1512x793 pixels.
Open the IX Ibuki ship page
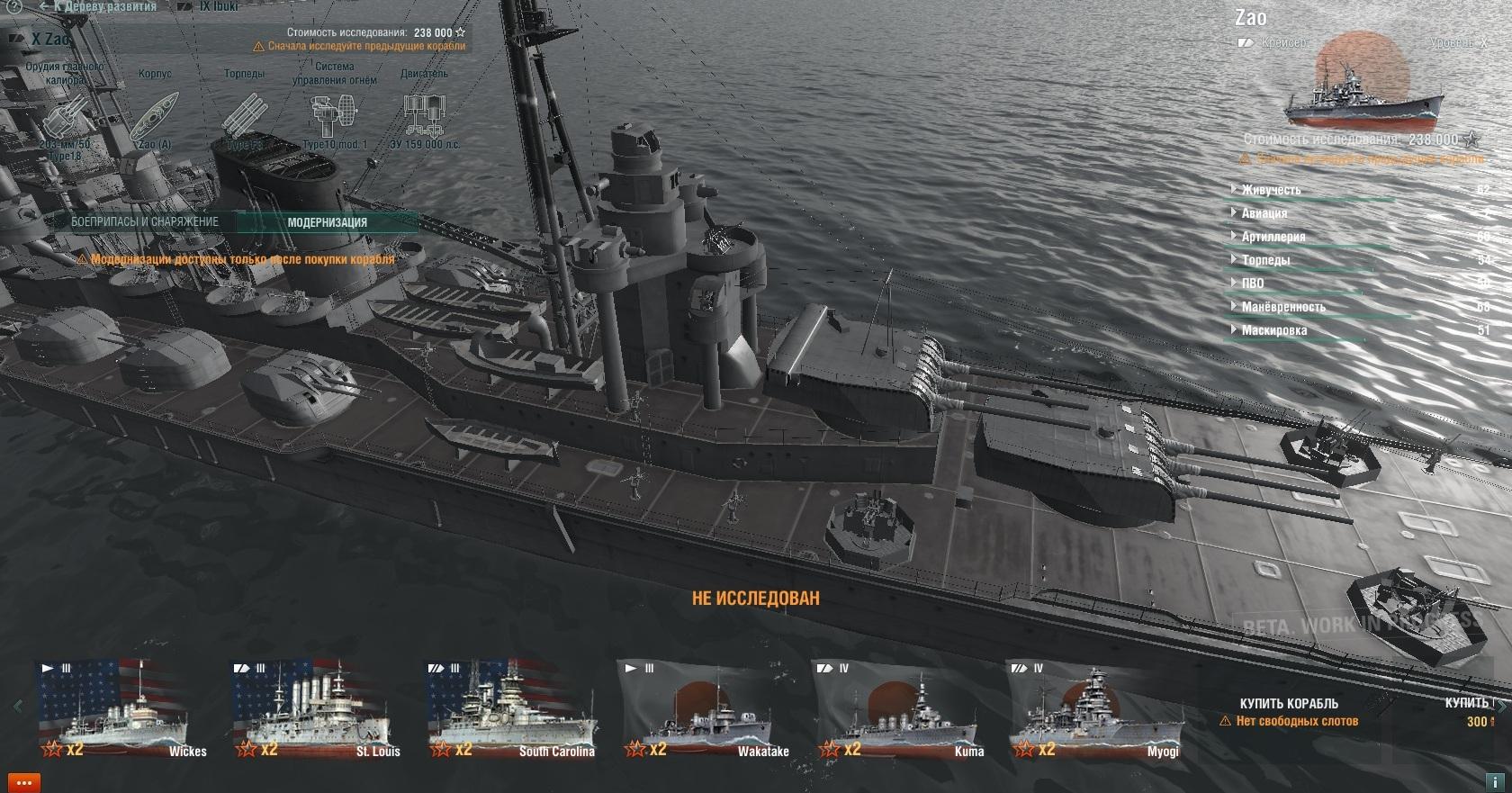[216, 6]
